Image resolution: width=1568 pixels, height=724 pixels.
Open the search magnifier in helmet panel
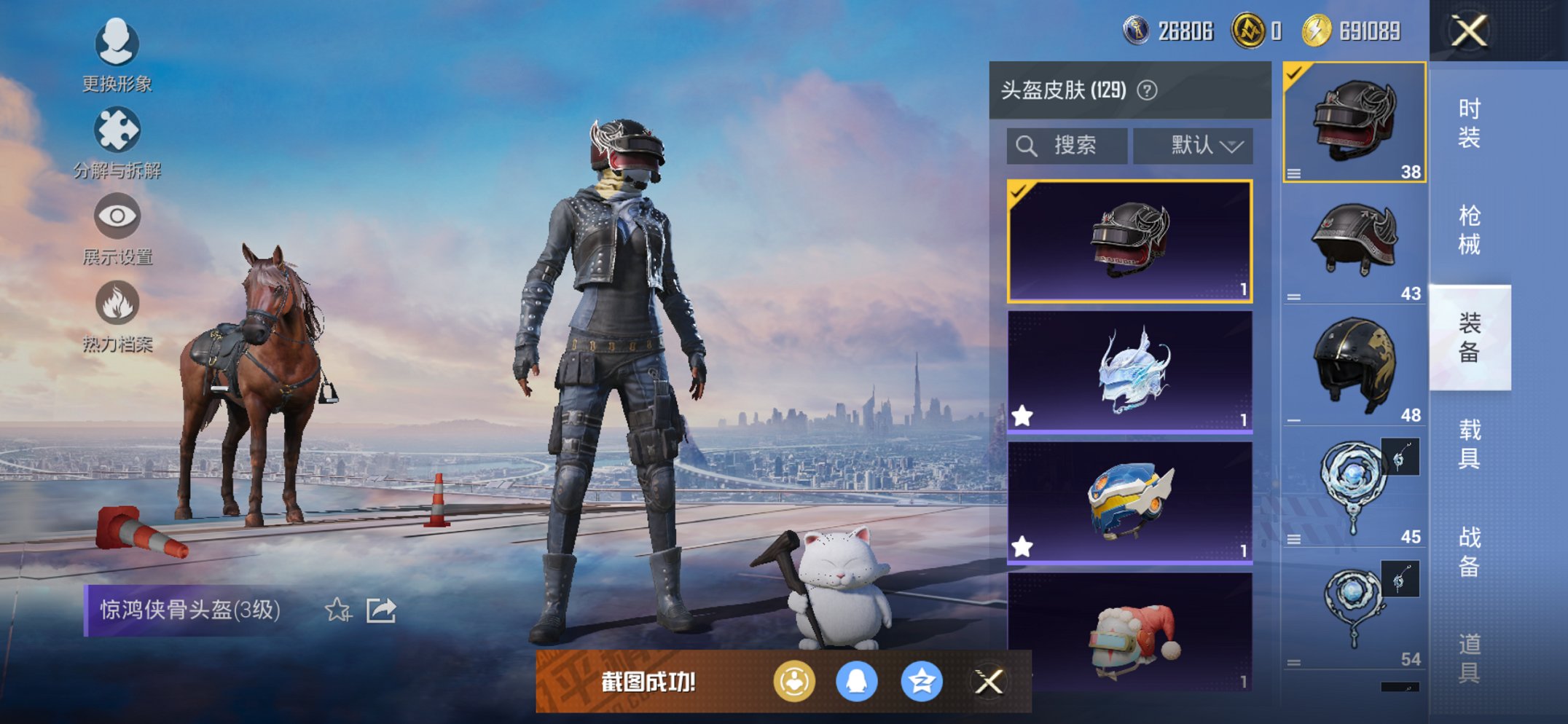tap(1027, 145)
